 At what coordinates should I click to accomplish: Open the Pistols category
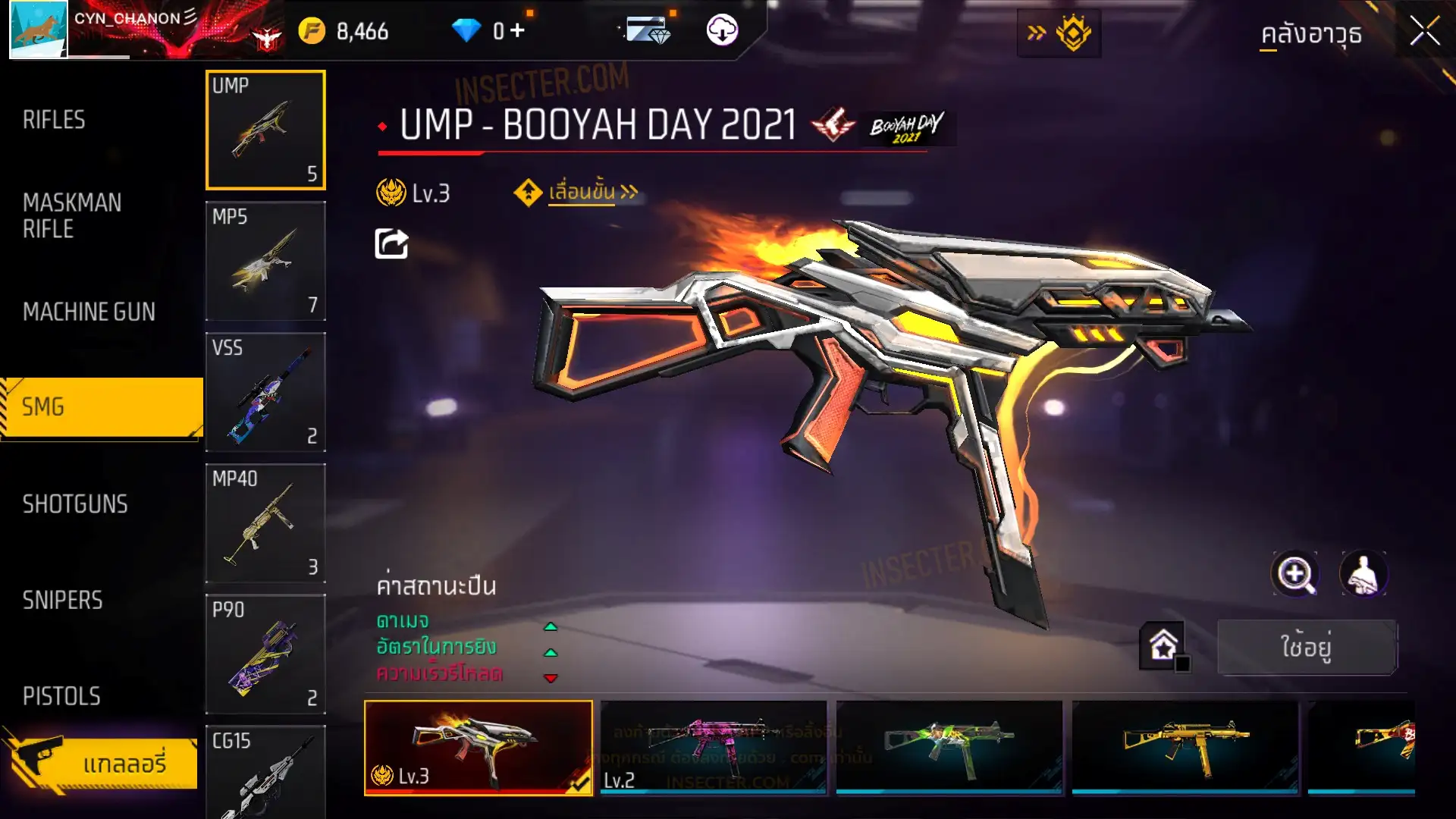pos(61,696)
